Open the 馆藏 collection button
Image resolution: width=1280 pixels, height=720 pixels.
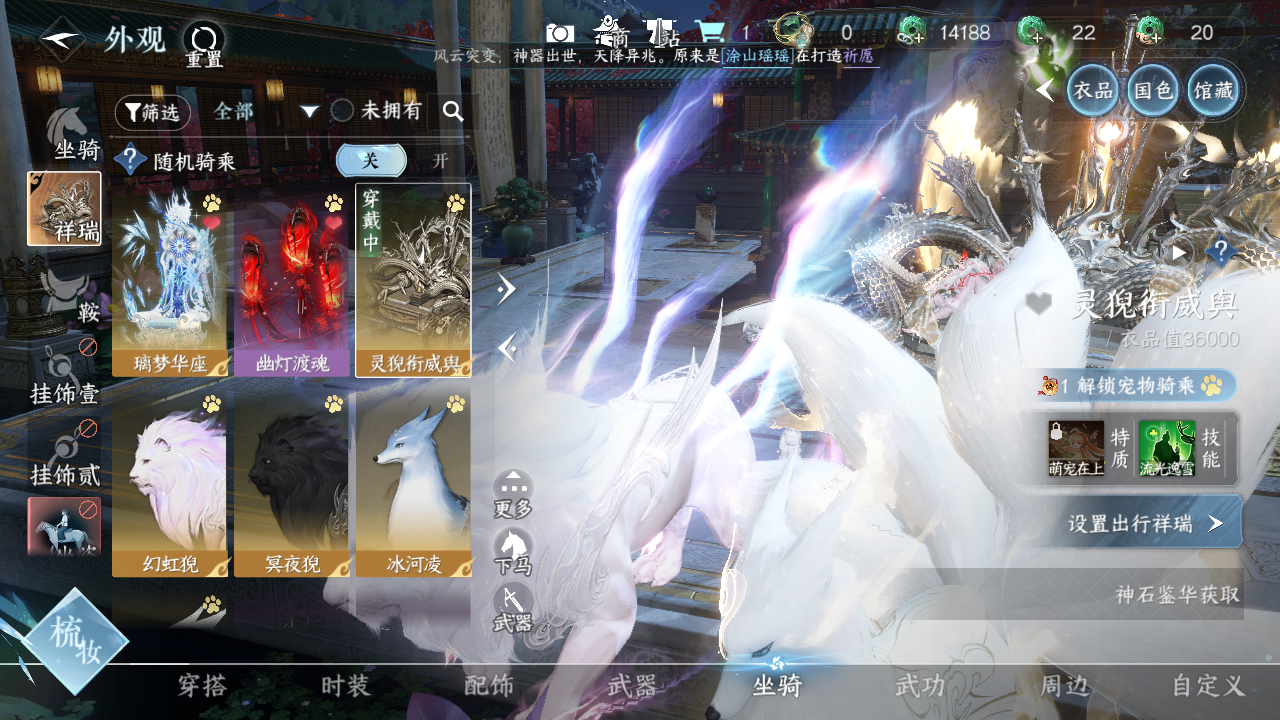[x=1213, y=90]
